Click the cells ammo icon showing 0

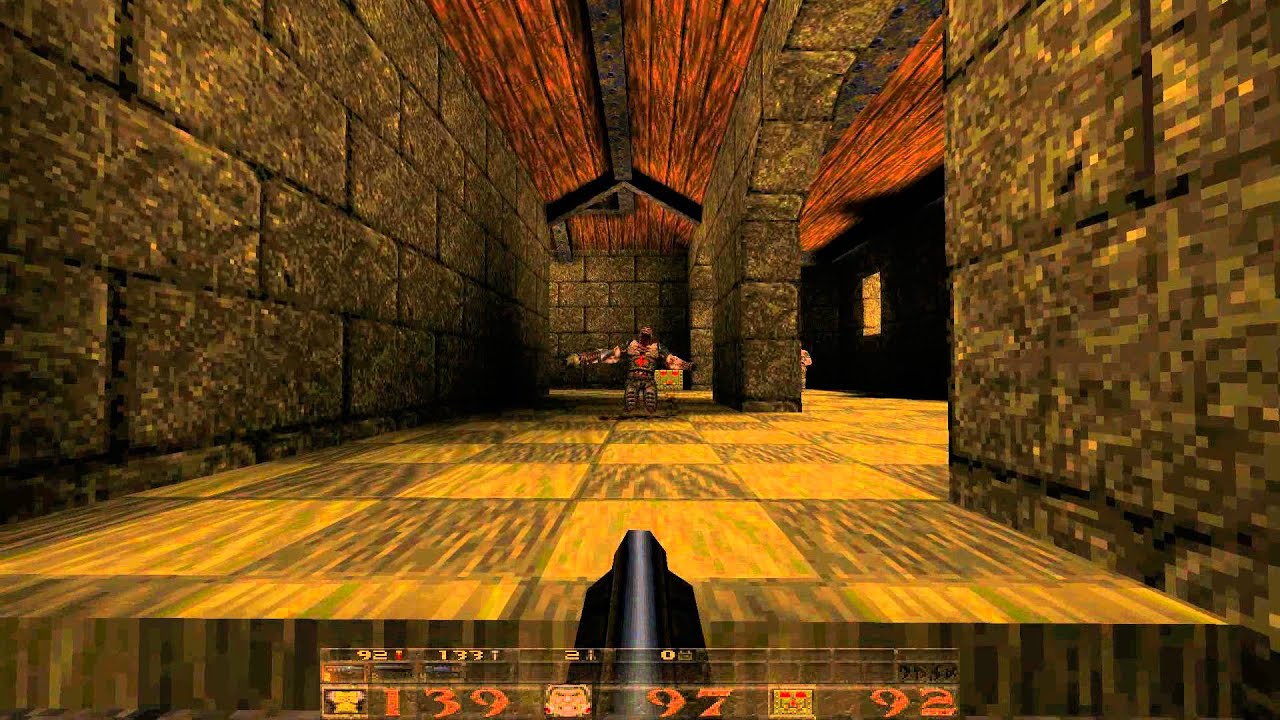[687, 655]
